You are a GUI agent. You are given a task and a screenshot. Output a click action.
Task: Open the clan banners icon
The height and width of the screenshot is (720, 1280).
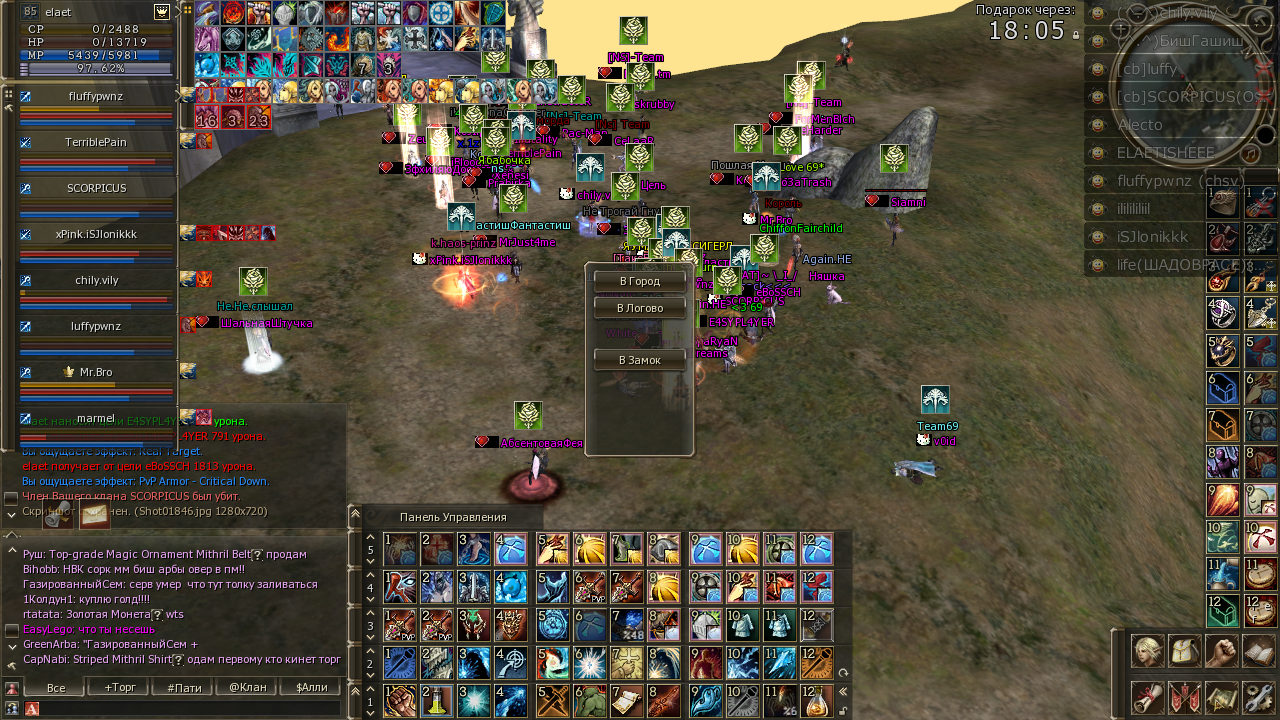[1184, 697]
